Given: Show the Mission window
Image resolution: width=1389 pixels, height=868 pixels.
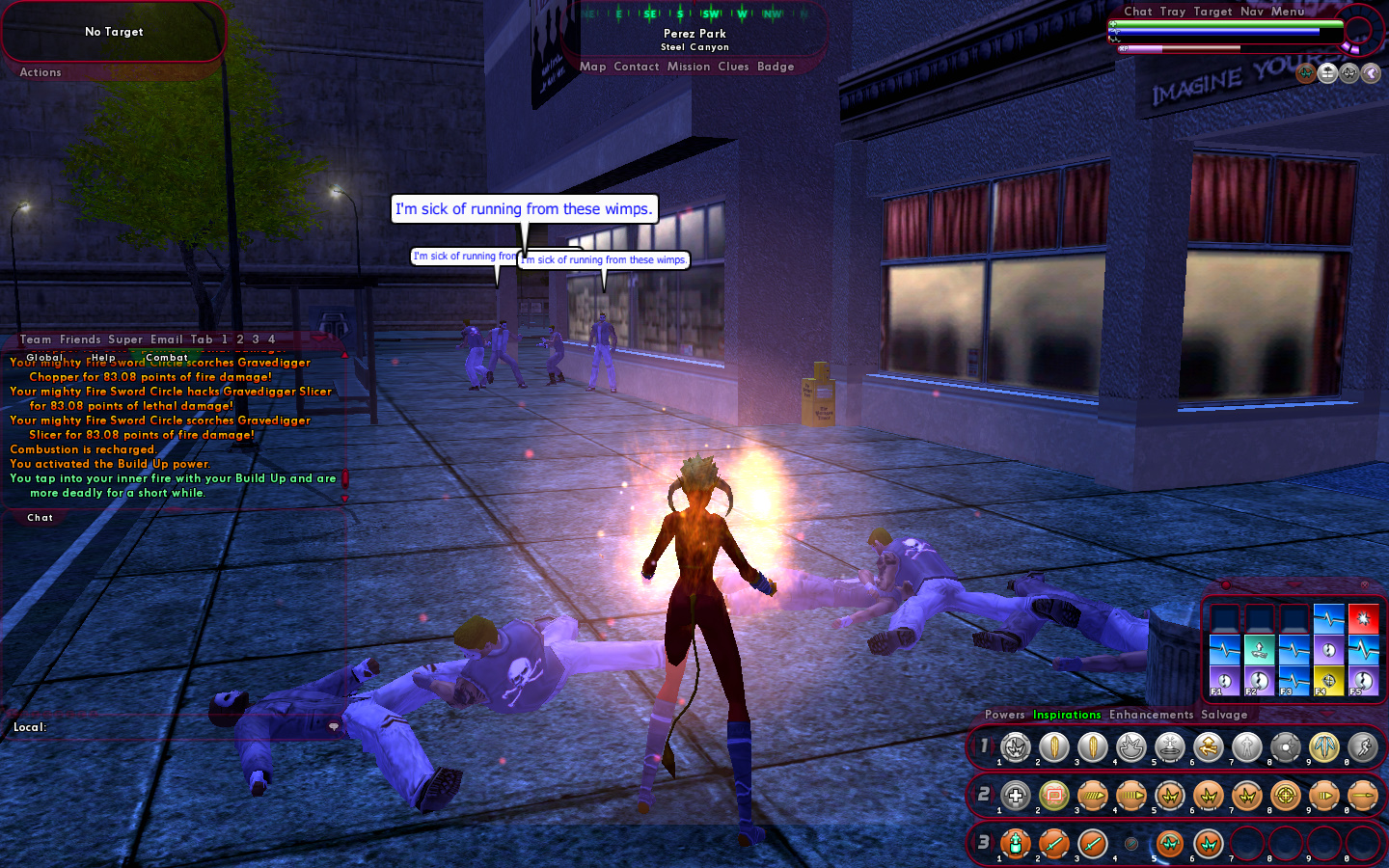Looking at the screenshot, I should (x=689, y=67).
